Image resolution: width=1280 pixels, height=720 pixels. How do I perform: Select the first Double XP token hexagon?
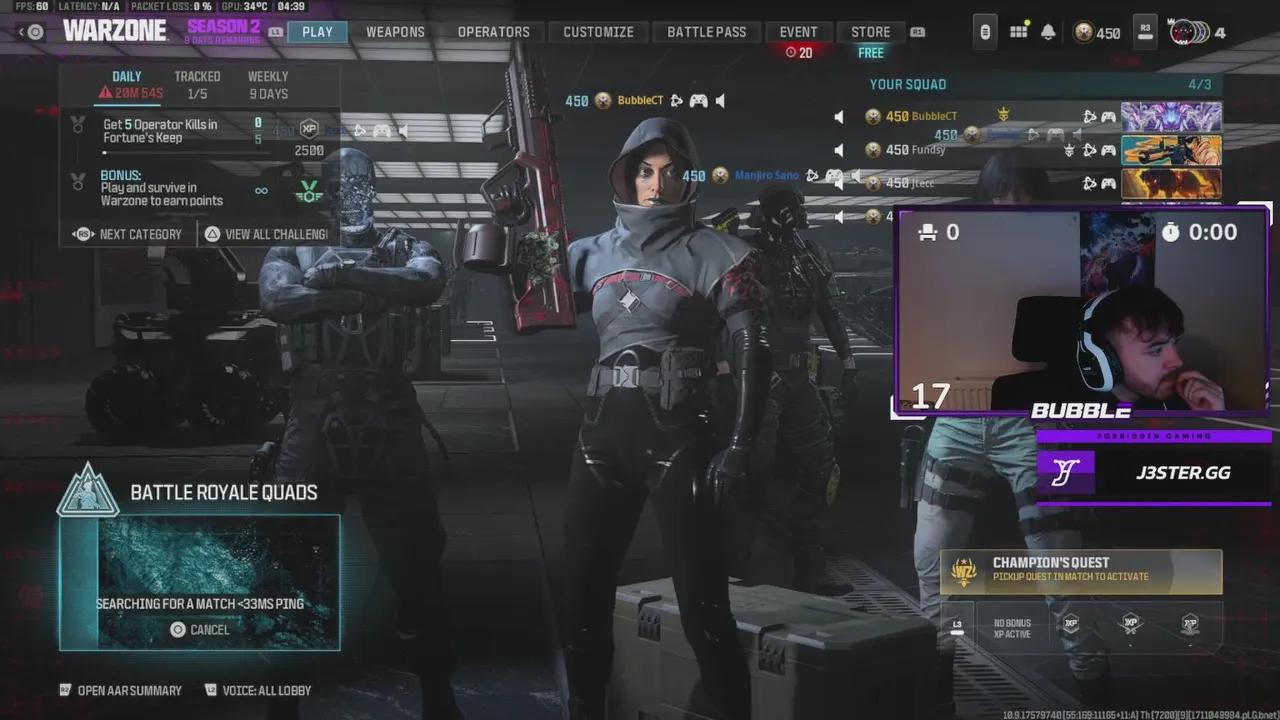1071,623
